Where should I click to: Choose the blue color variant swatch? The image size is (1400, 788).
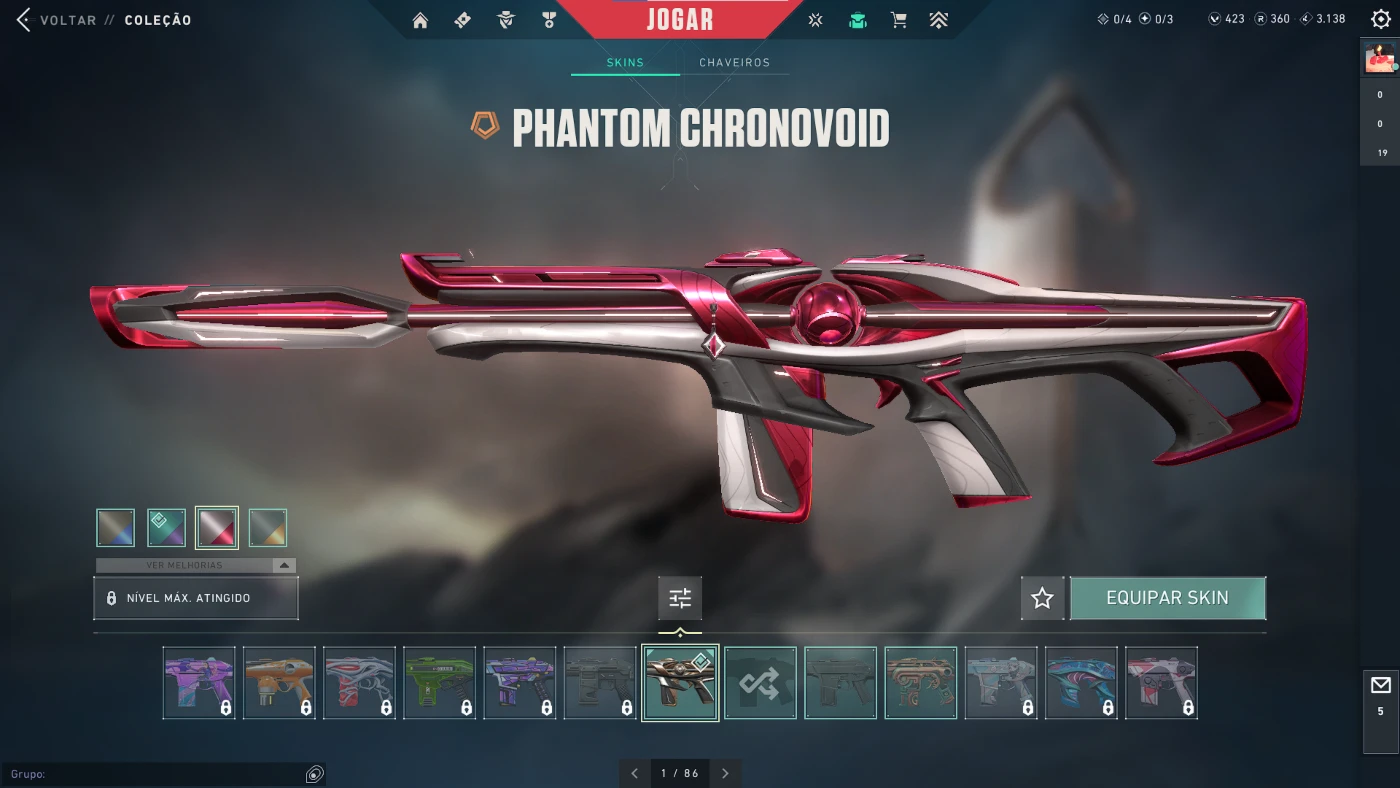click(x=116, y=528)
